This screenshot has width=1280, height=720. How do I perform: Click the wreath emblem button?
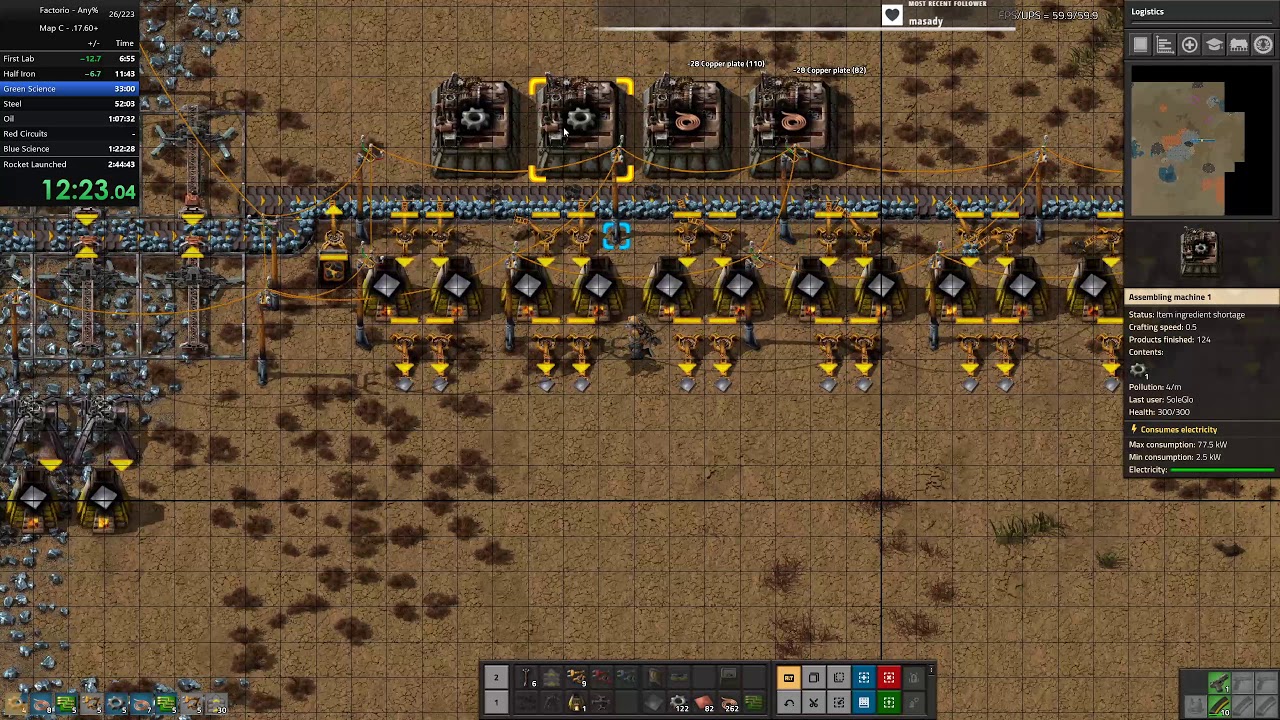click(x=1263, y=45)
